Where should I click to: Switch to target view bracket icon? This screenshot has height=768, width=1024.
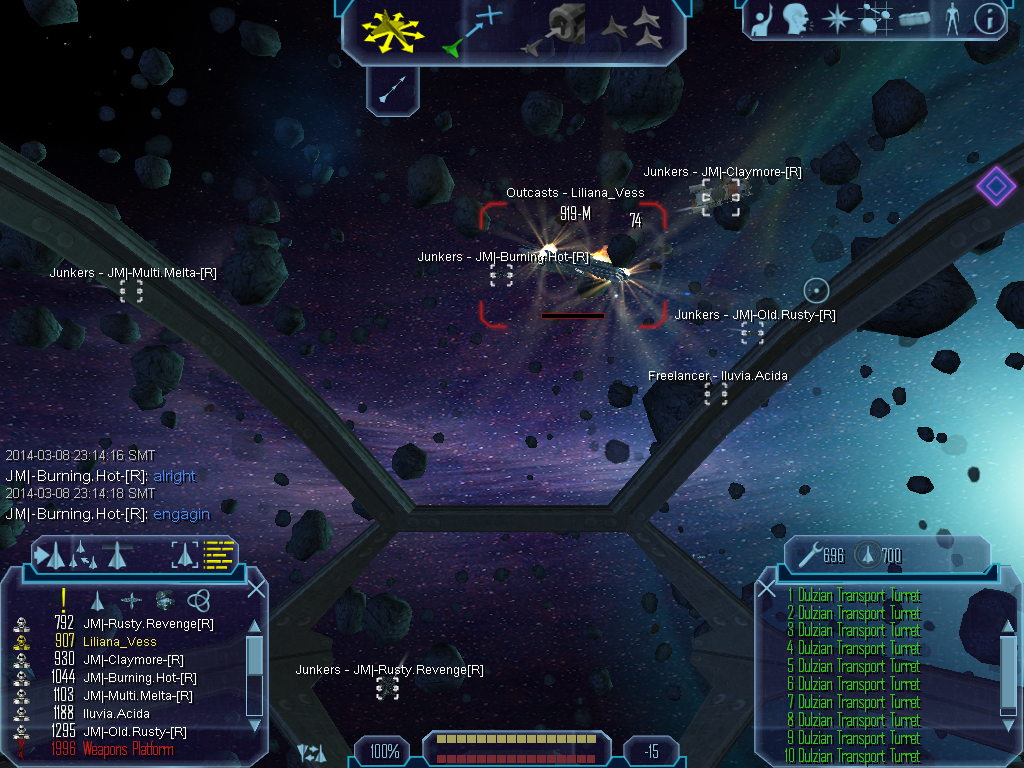(x=185, y=554)
